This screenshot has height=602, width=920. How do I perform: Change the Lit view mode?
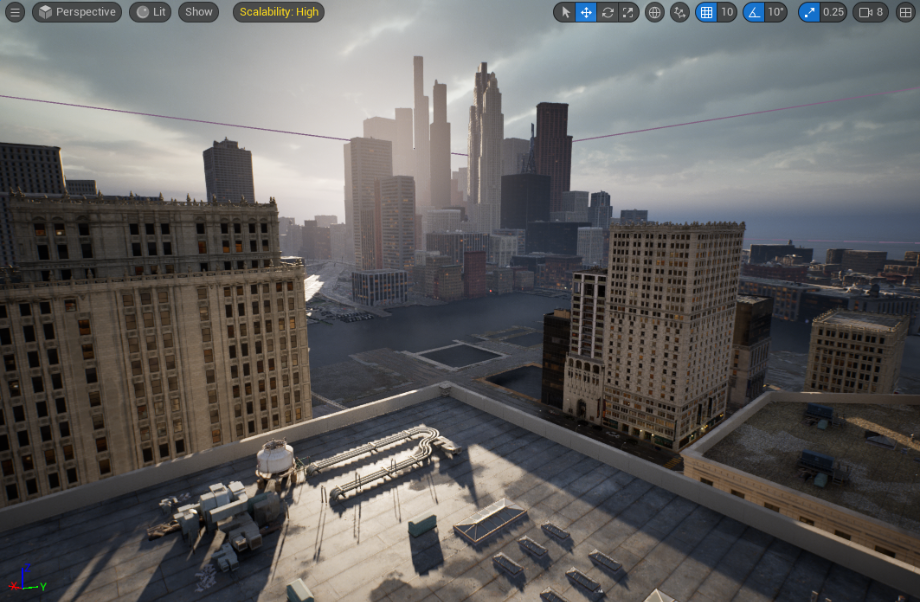point(150,12)
